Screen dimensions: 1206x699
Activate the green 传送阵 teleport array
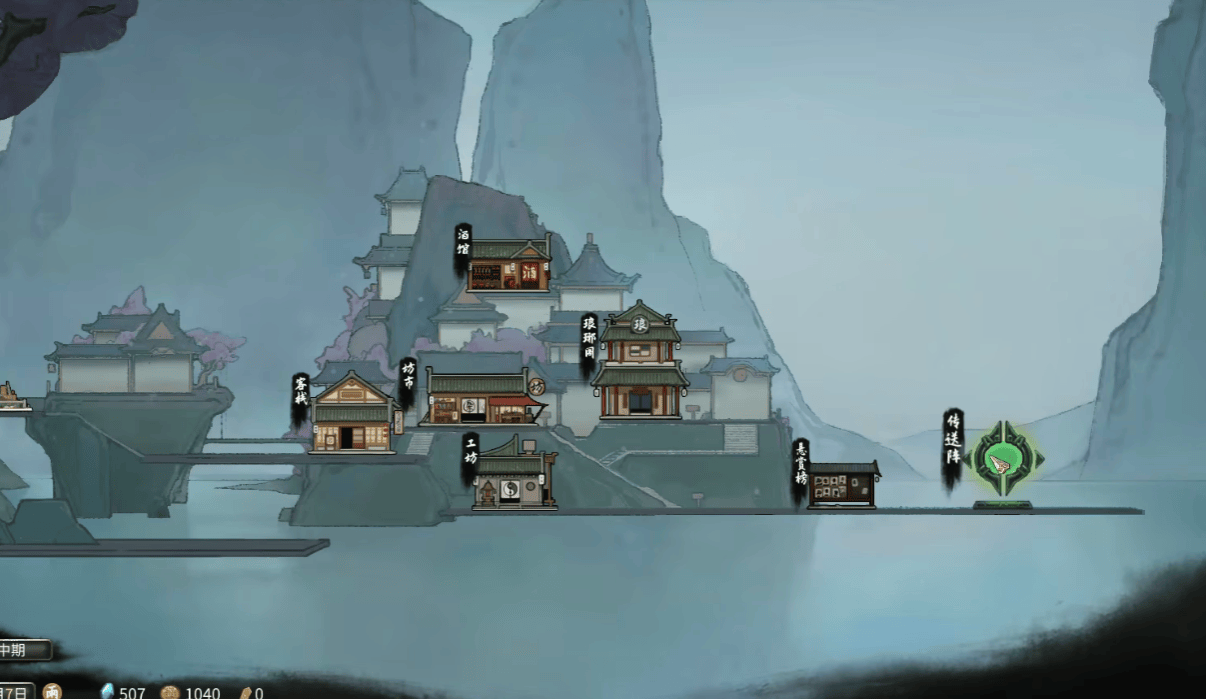[1003, 461]
